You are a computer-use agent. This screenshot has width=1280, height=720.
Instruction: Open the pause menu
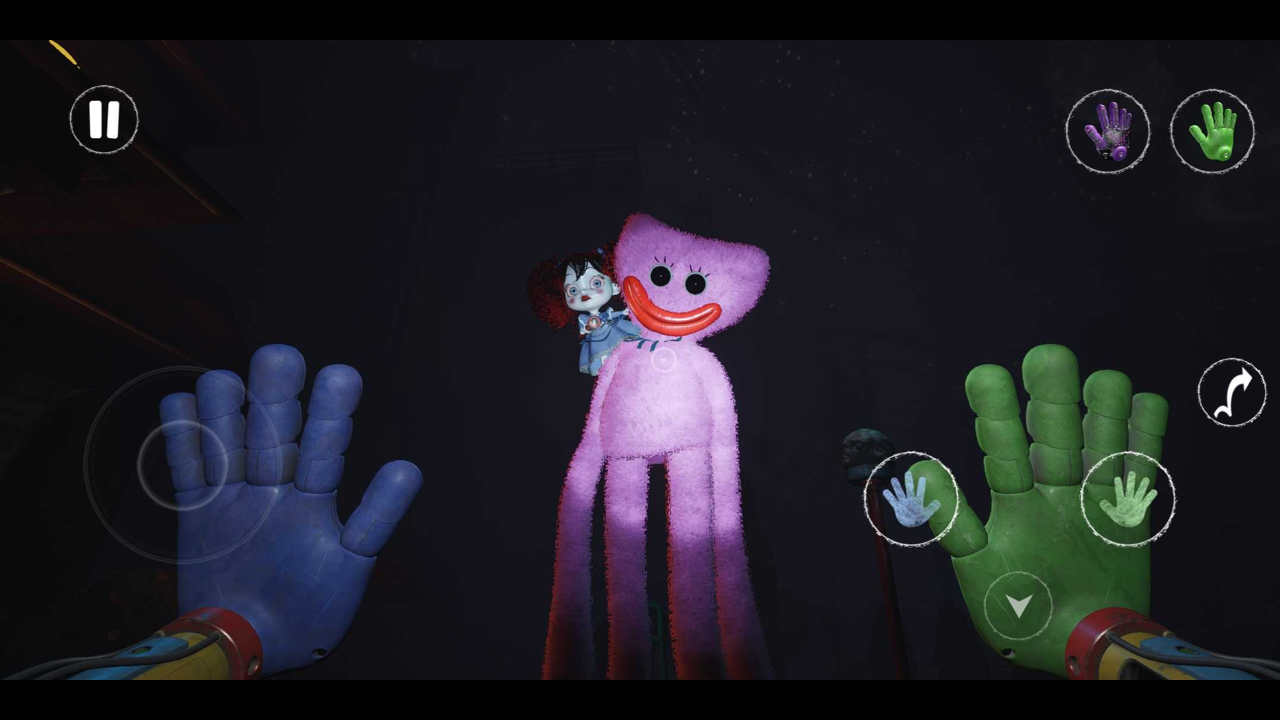[x=104, y=119]
